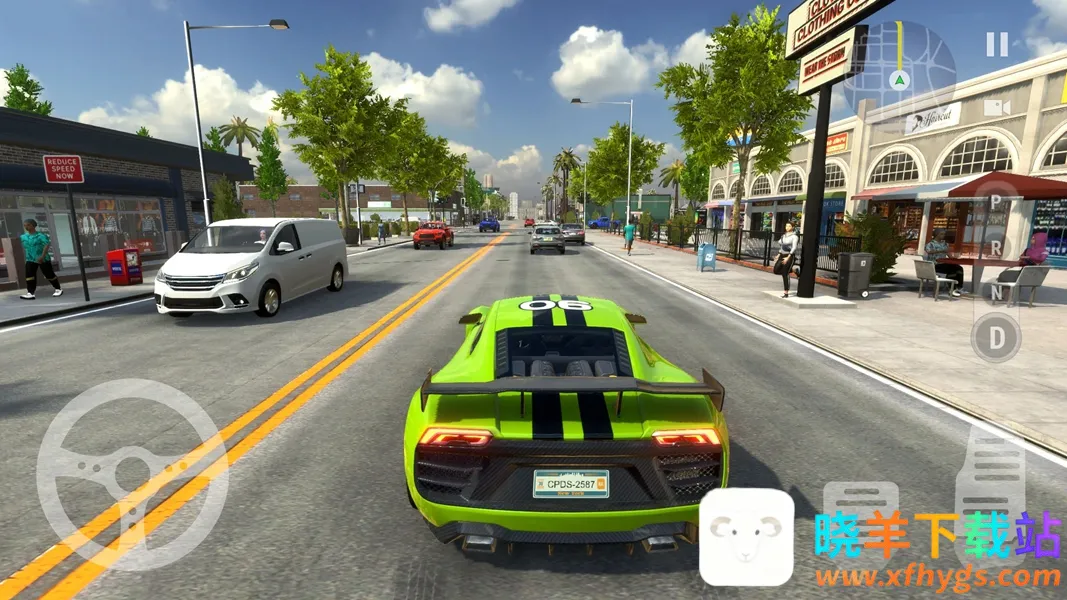Select the D drive gear

tap(996, 337)
